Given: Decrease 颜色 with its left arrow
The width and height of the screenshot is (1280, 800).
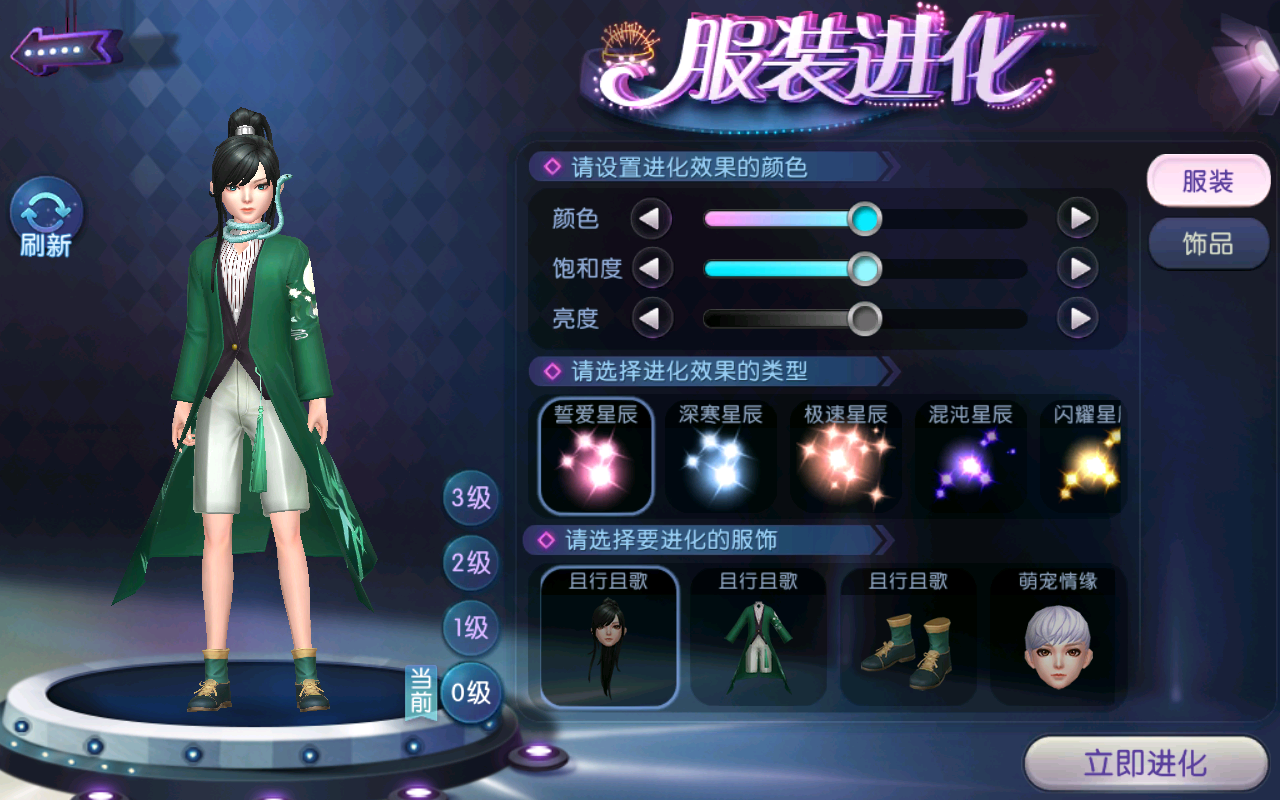Looking at the screenshot, I should 651,218.
